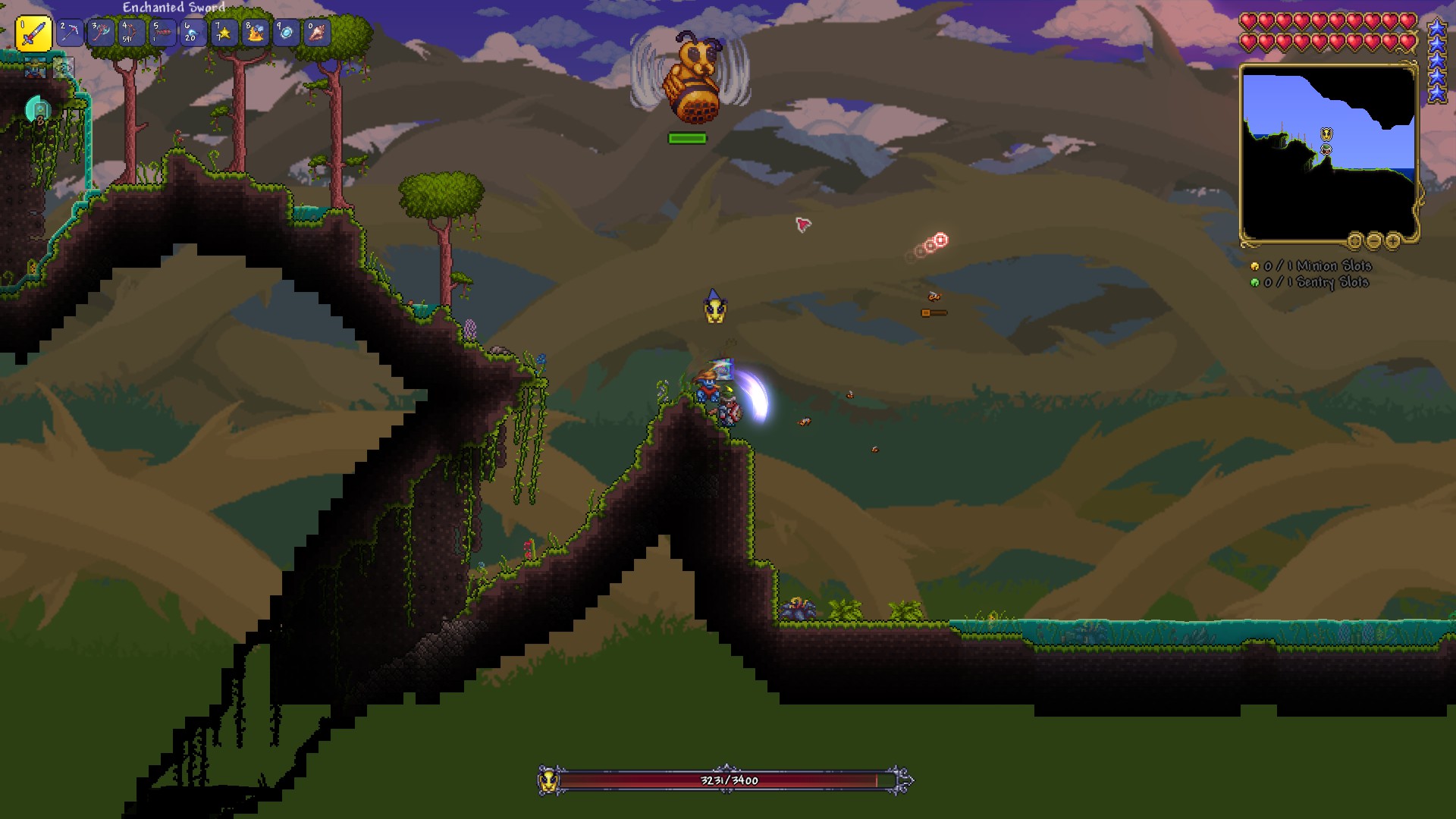
Task: Select the magic mirror in slot 9
Action: (286, 33)
